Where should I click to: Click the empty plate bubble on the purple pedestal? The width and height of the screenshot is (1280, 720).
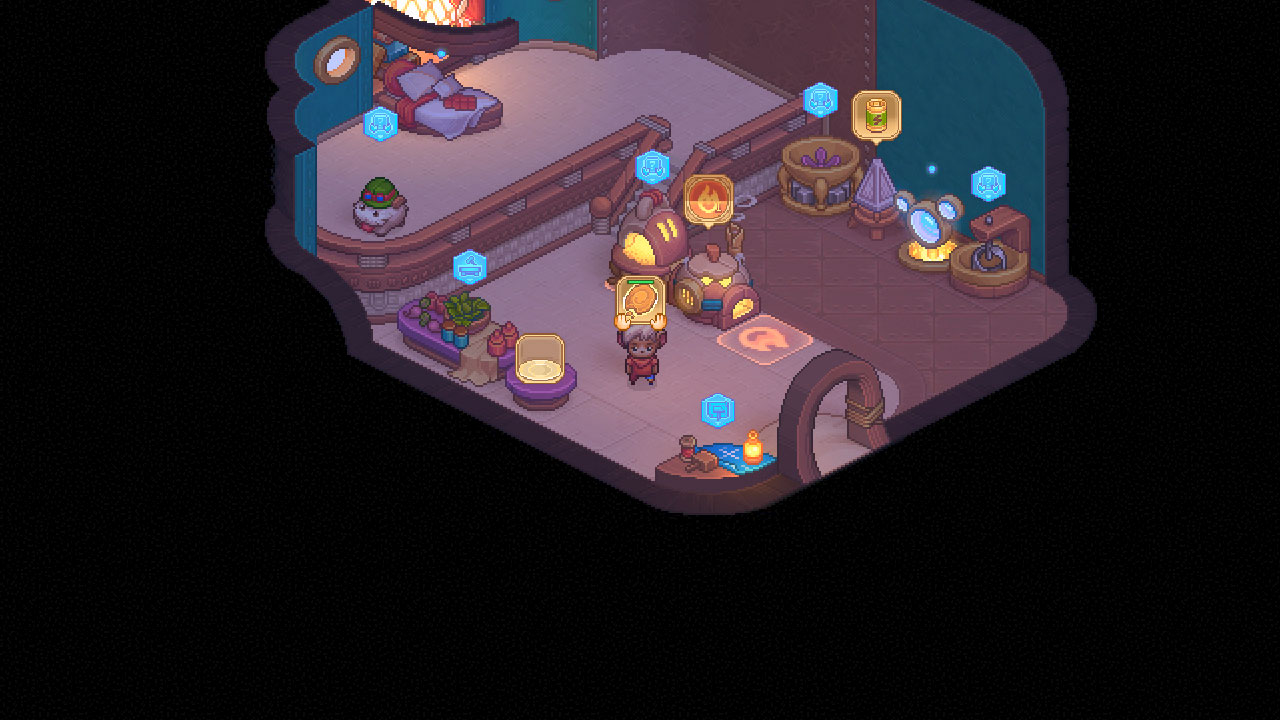point(540,357)
